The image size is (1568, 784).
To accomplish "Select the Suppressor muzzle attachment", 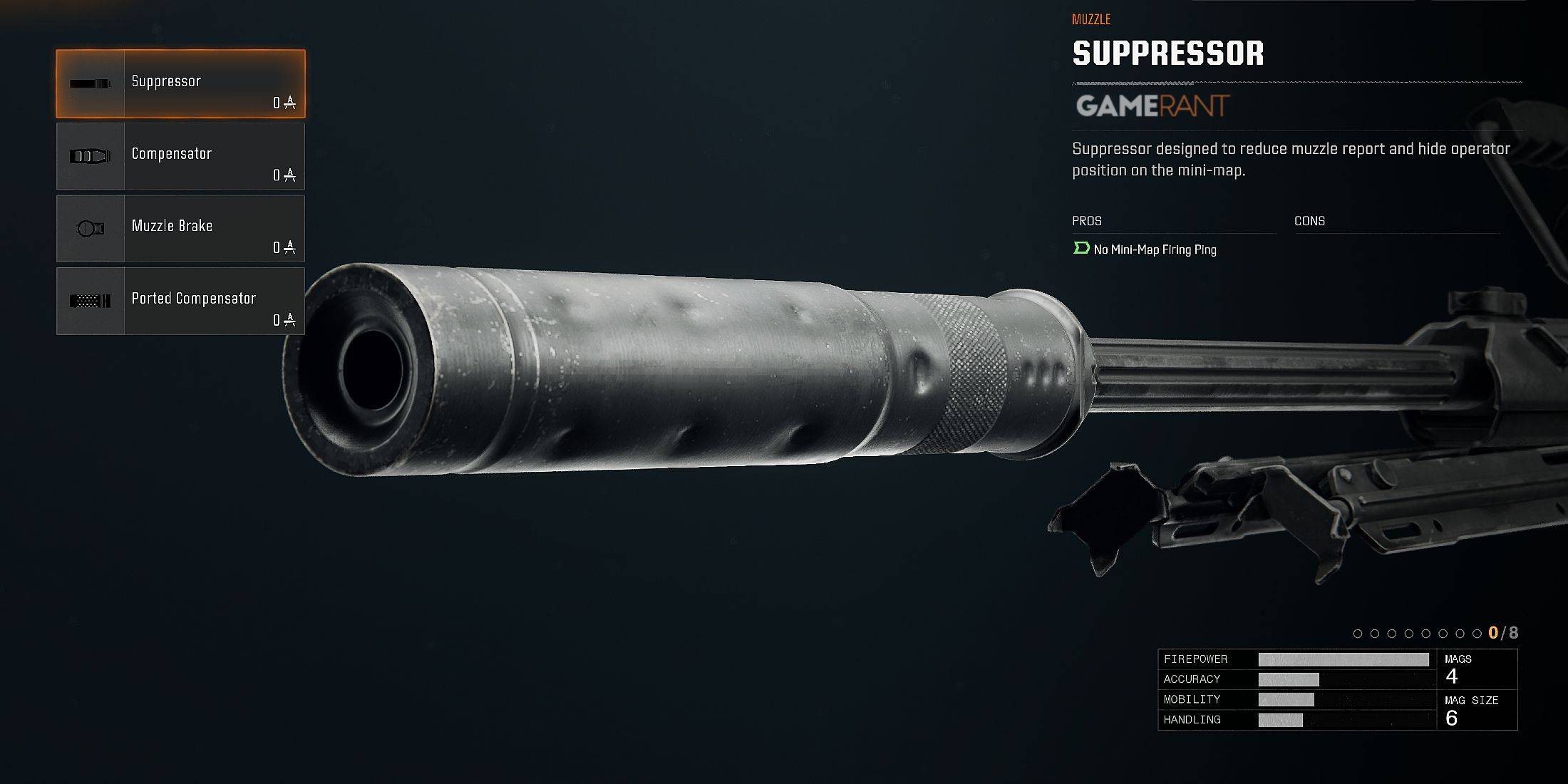I will coord(180,83).
